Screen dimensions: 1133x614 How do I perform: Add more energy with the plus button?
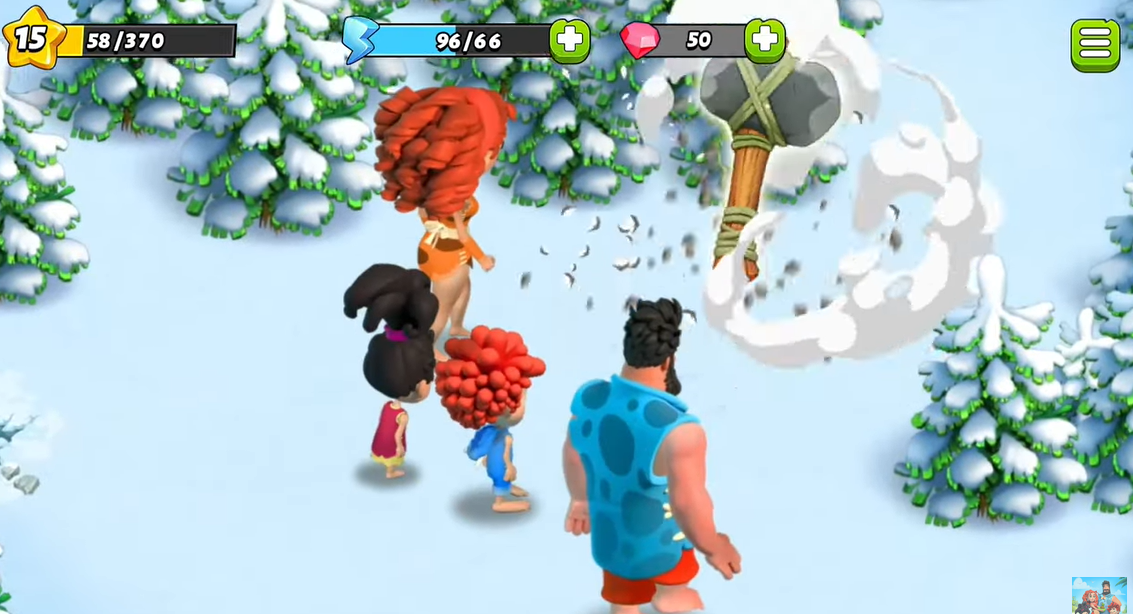(569, 40)
